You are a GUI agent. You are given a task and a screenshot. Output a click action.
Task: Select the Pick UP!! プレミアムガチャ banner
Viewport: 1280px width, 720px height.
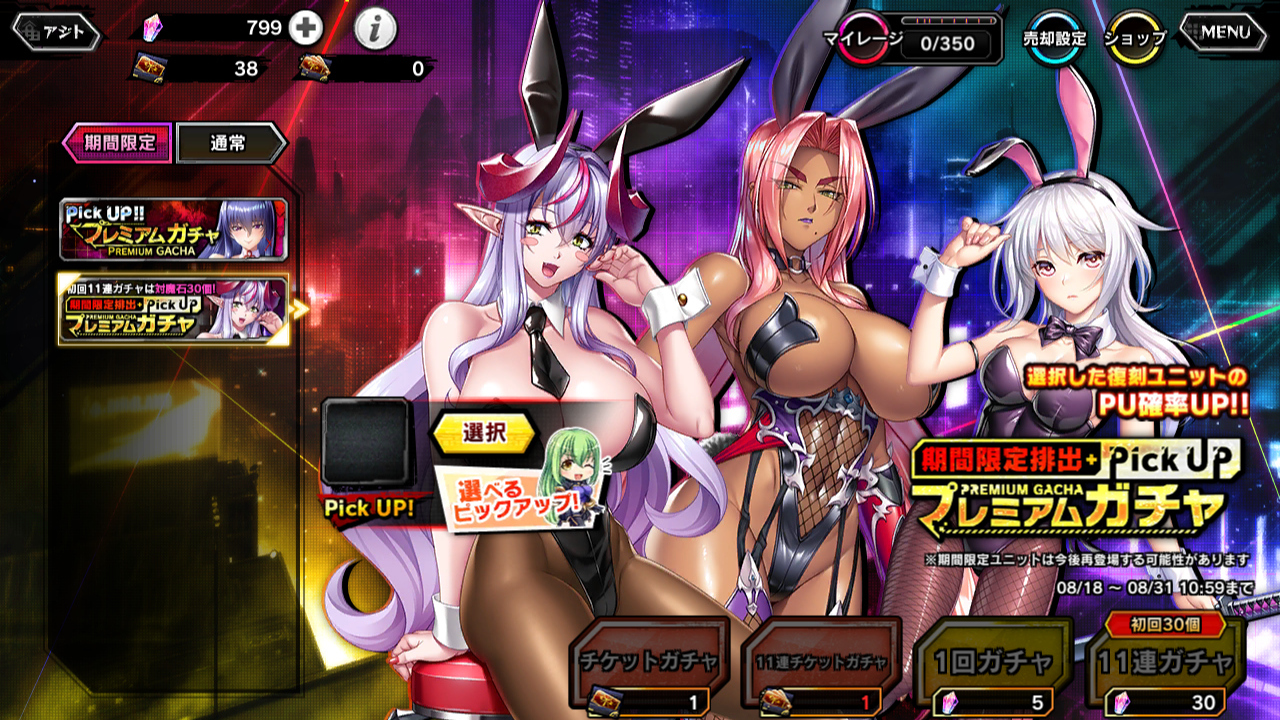click(174, 230)
